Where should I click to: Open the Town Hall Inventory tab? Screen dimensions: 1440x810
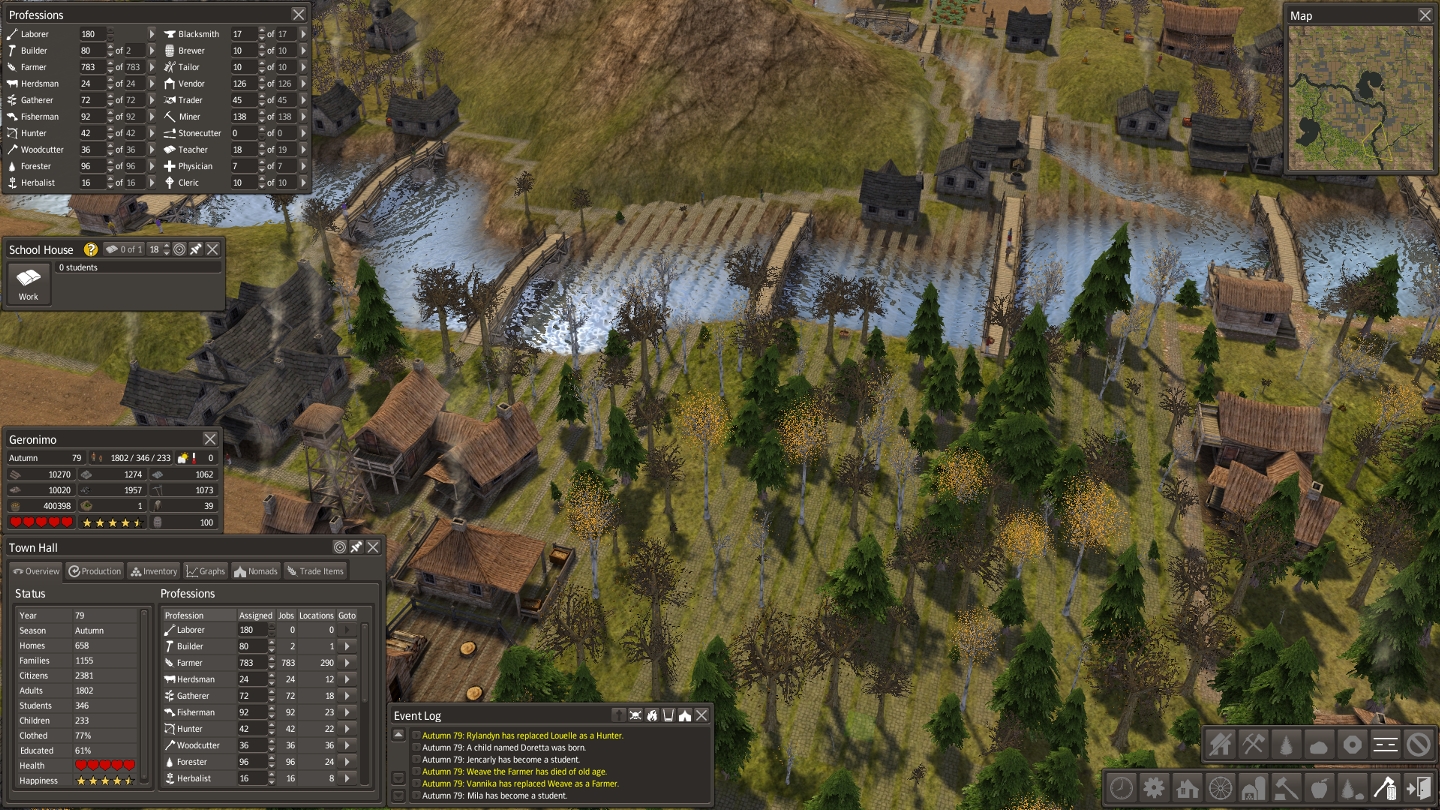[x=153, y=571]
